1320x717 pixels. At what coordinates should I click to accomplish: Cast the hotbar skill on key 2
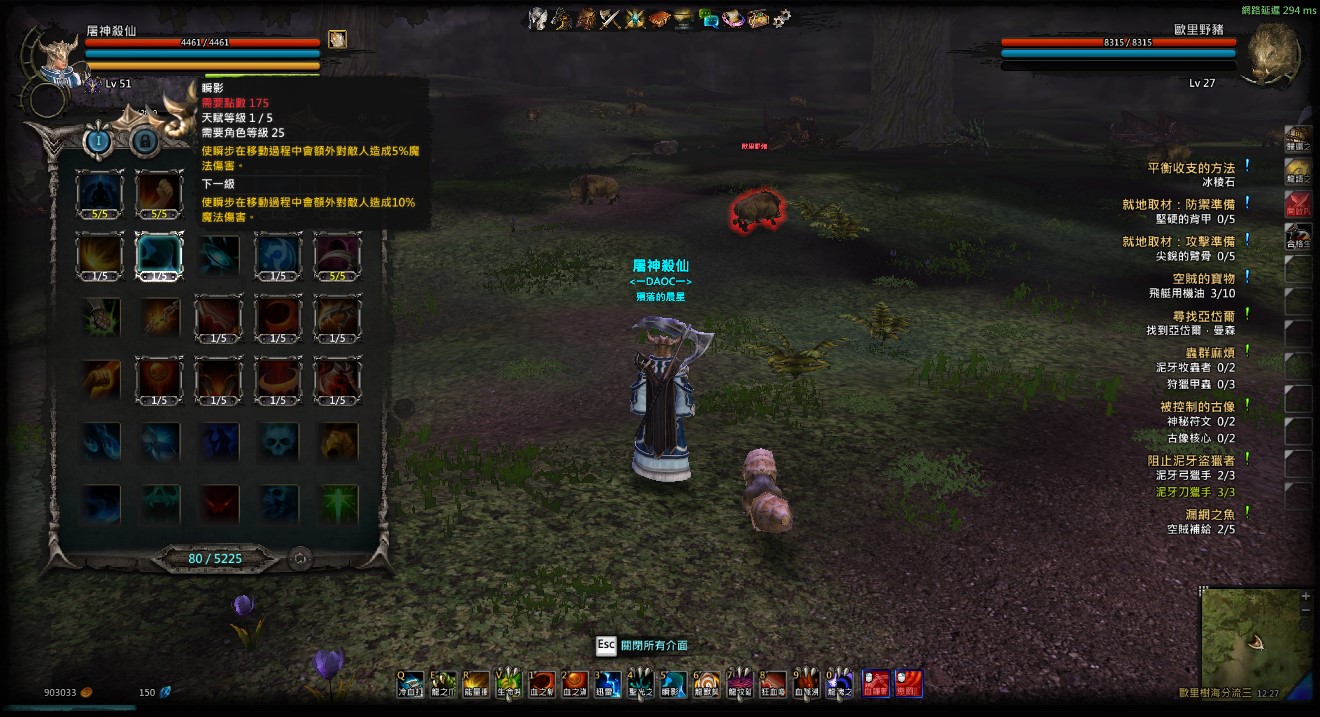(x=574, y=684)
